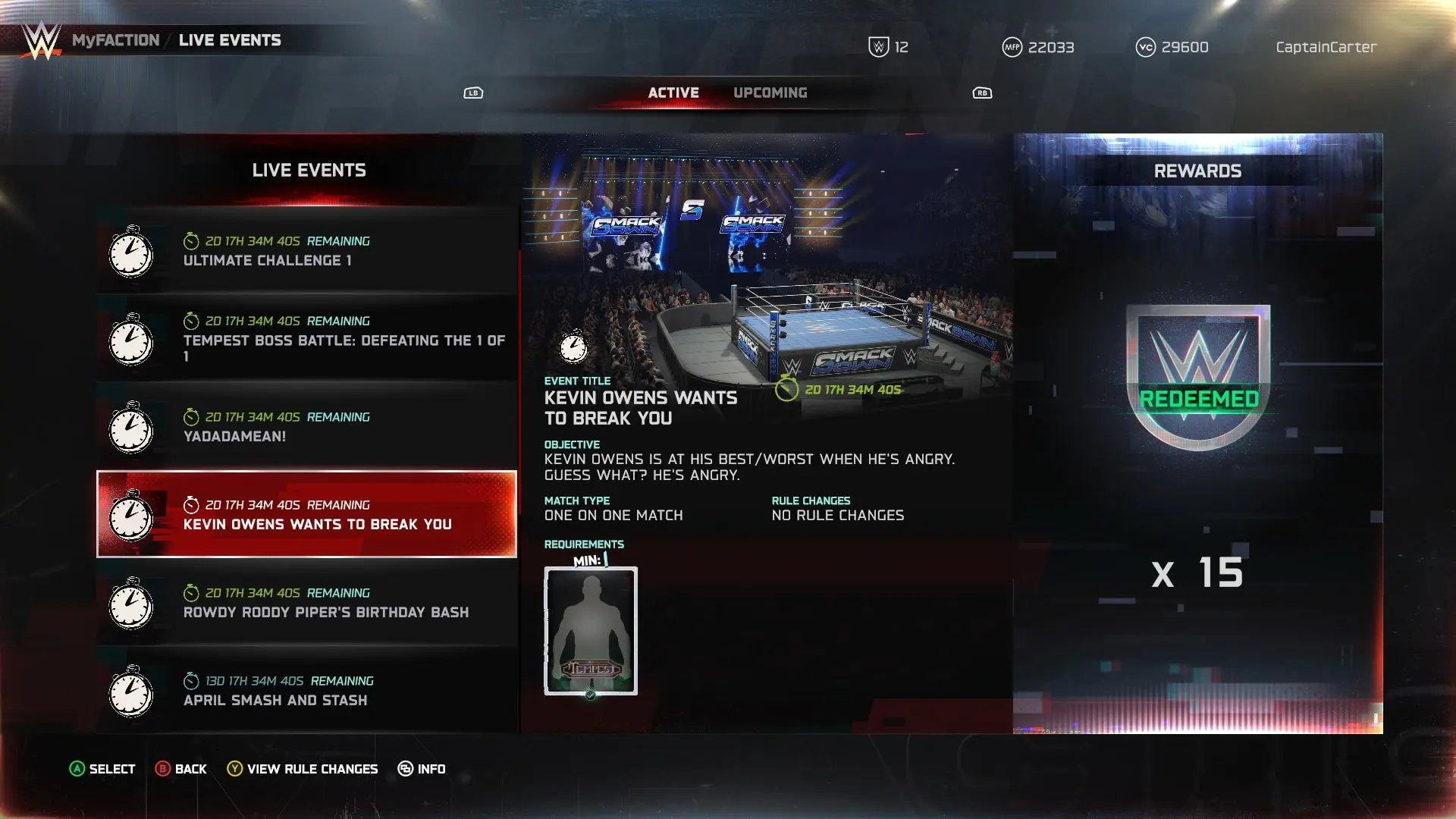
Task: Open the Ultimate Challenge 1 event
Action: pos(306,251)
